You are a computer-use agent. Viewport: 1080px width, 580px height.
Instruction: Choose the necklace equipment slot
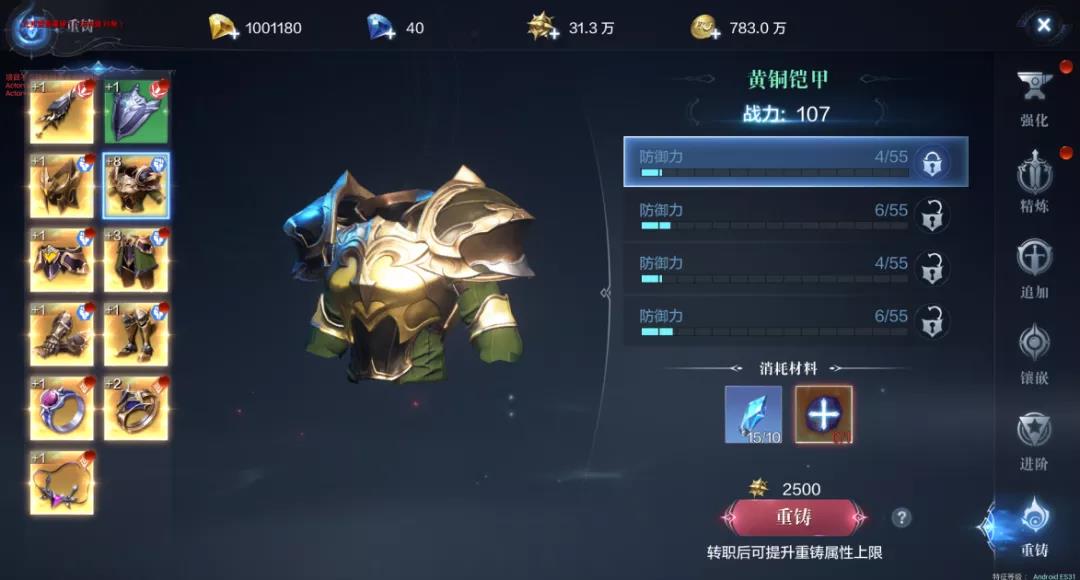(61, 482)
